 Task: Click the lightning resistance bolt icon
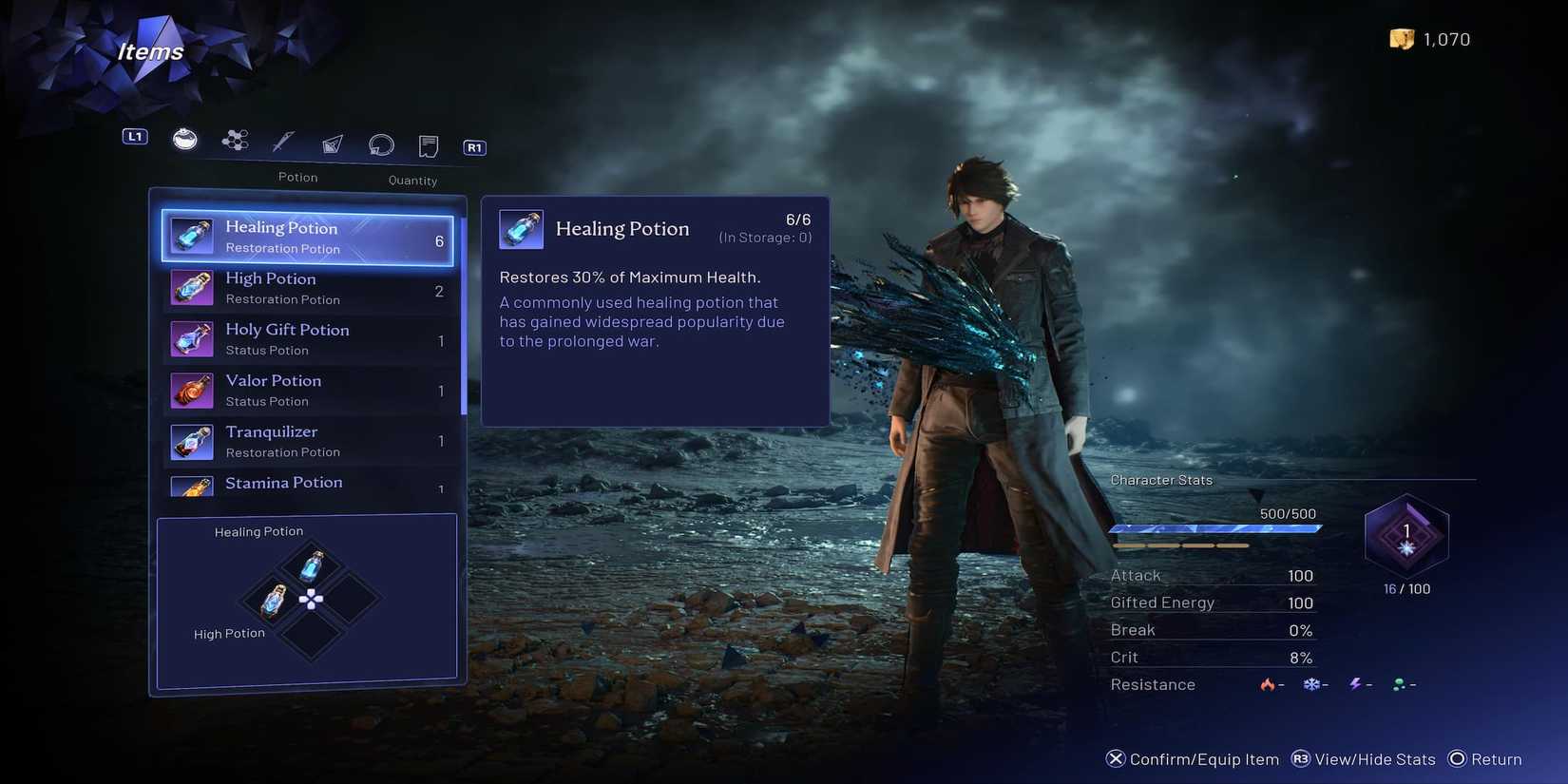click(x=1354, y=683)
